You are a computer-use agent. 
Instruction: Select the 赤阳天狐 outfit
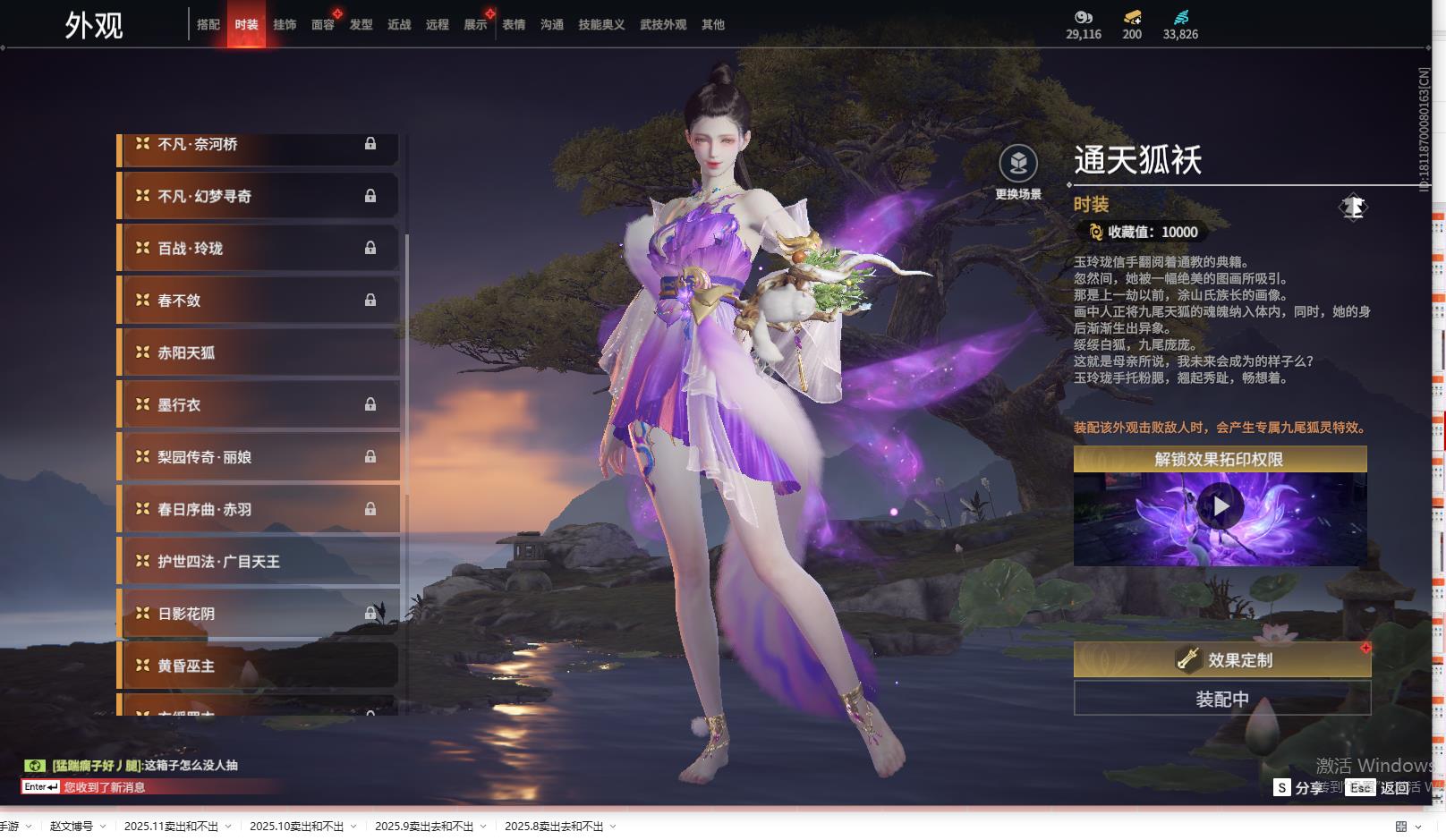(x=259, y=352)
